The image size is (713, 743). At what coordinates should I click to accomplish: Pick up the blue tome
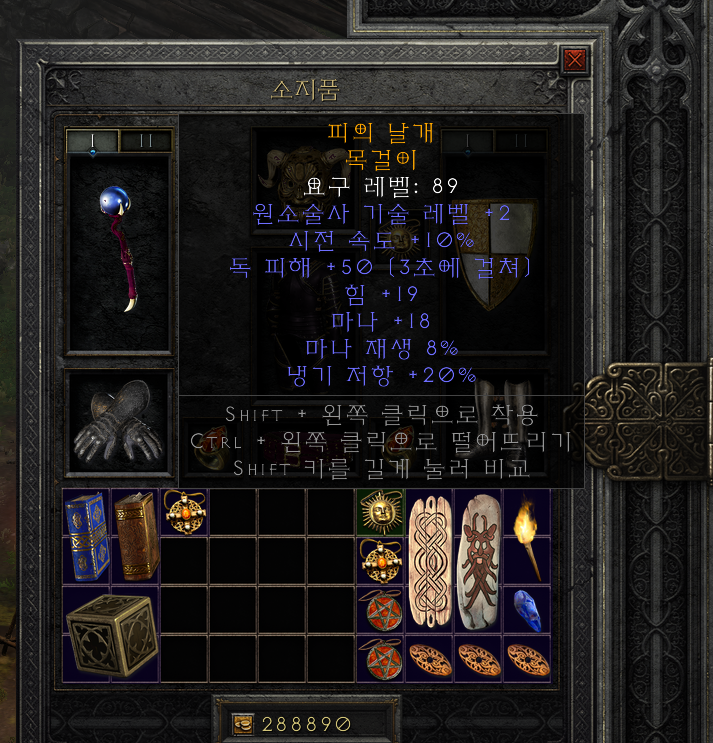pos(86,535)
